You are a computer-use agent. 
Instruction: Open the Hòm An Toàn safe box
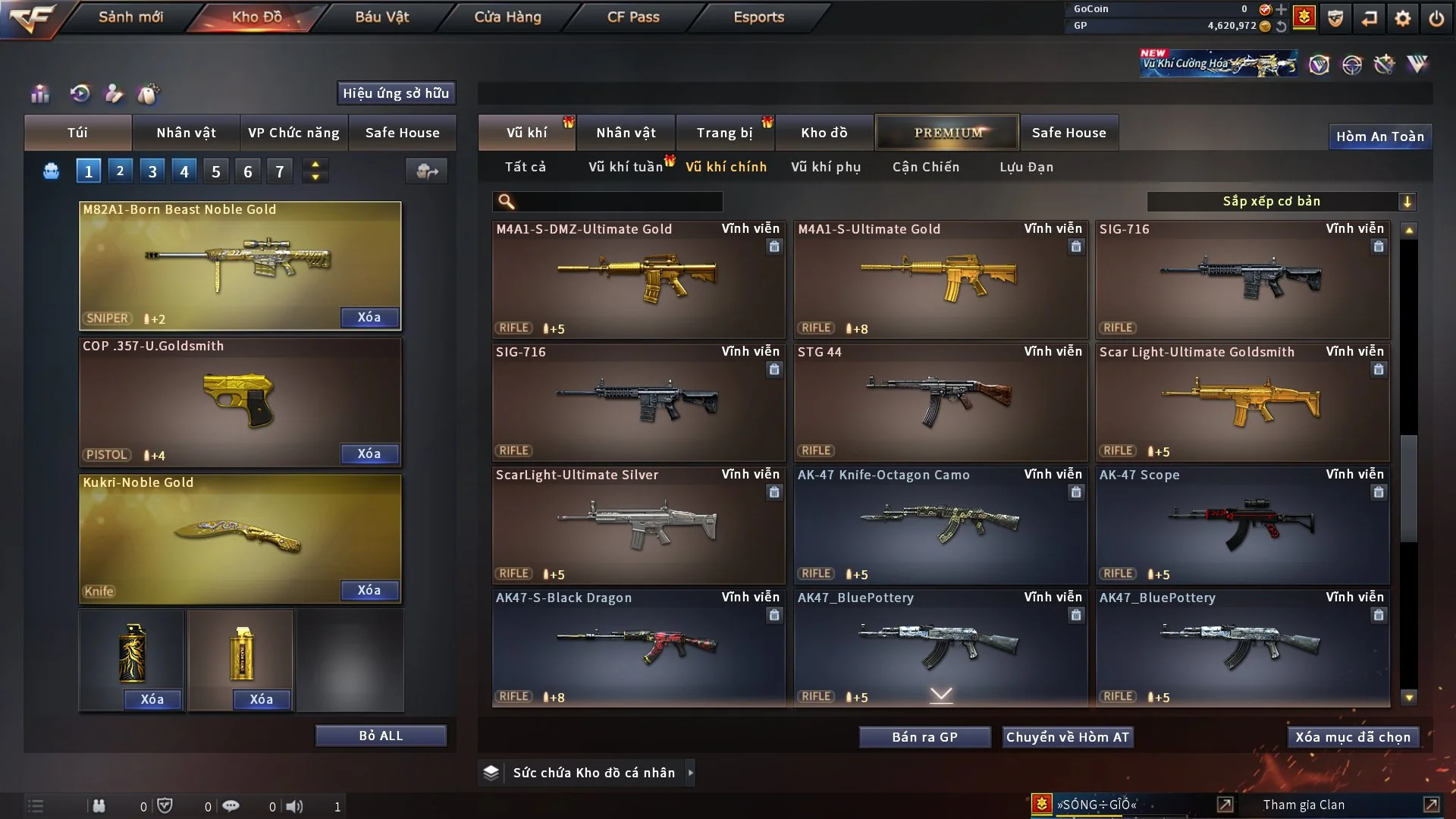[1379, 136]
